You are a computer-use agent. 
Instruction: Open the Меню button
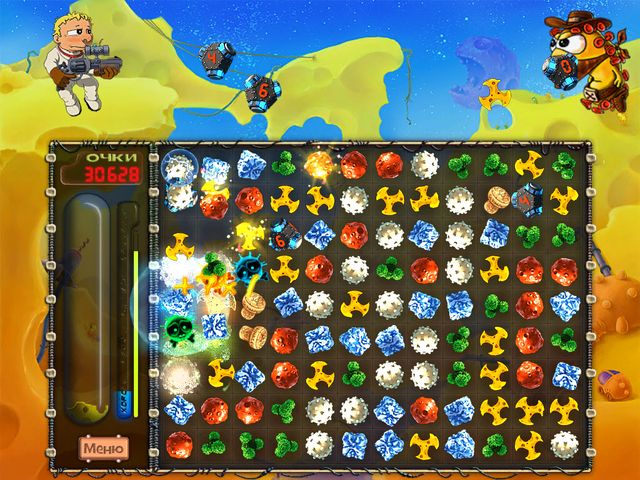(x=103, y=447)
